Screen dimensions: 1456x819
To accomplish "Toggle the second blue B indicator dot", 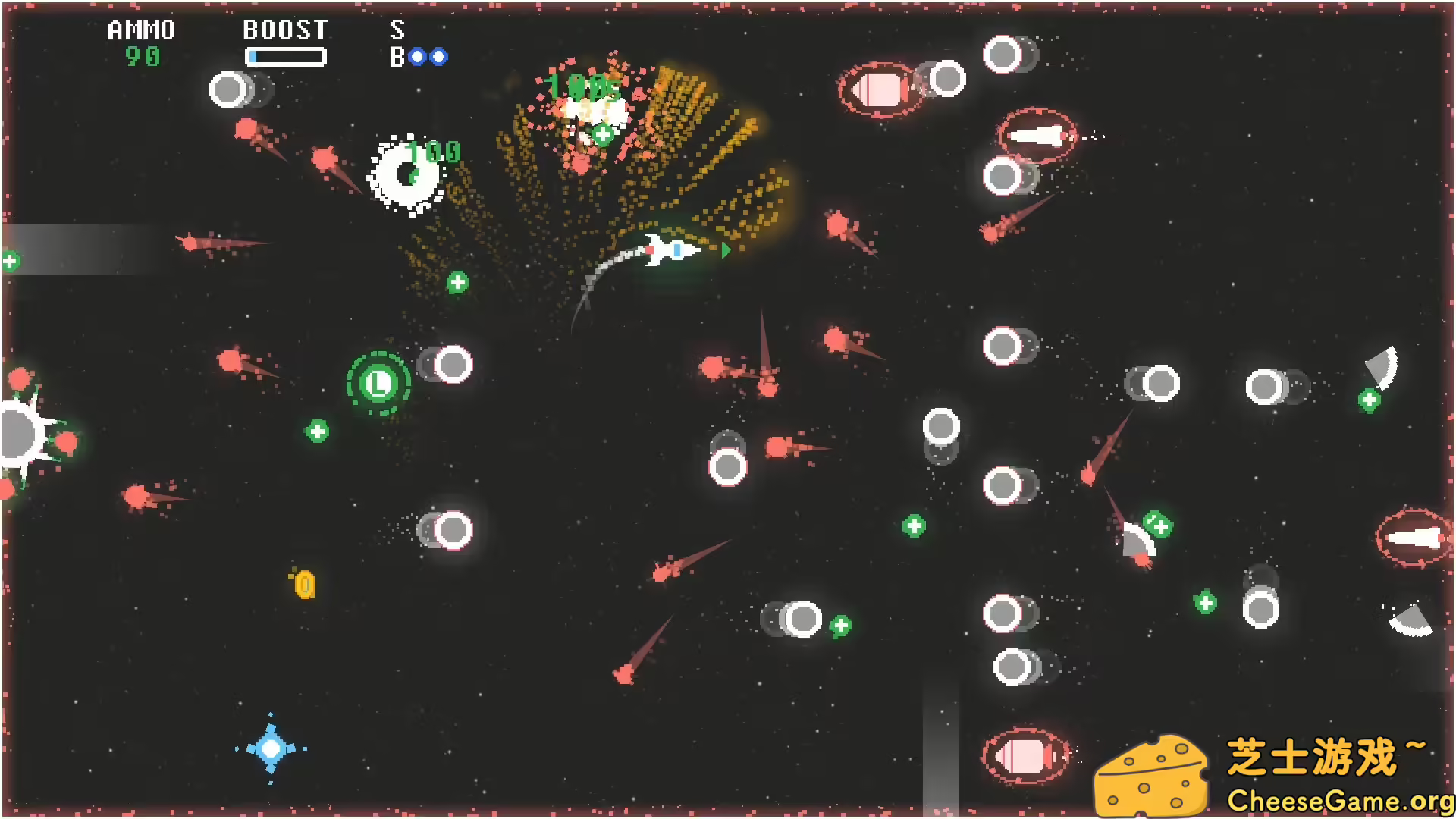I will point(441,56).
